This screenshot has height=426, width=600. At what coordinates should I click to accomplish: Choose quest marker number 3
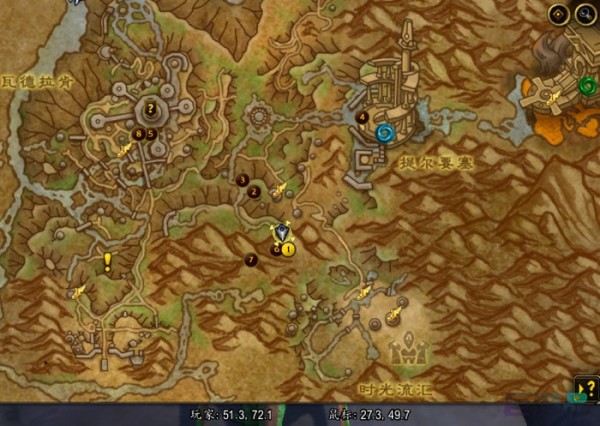click(243, 180)
